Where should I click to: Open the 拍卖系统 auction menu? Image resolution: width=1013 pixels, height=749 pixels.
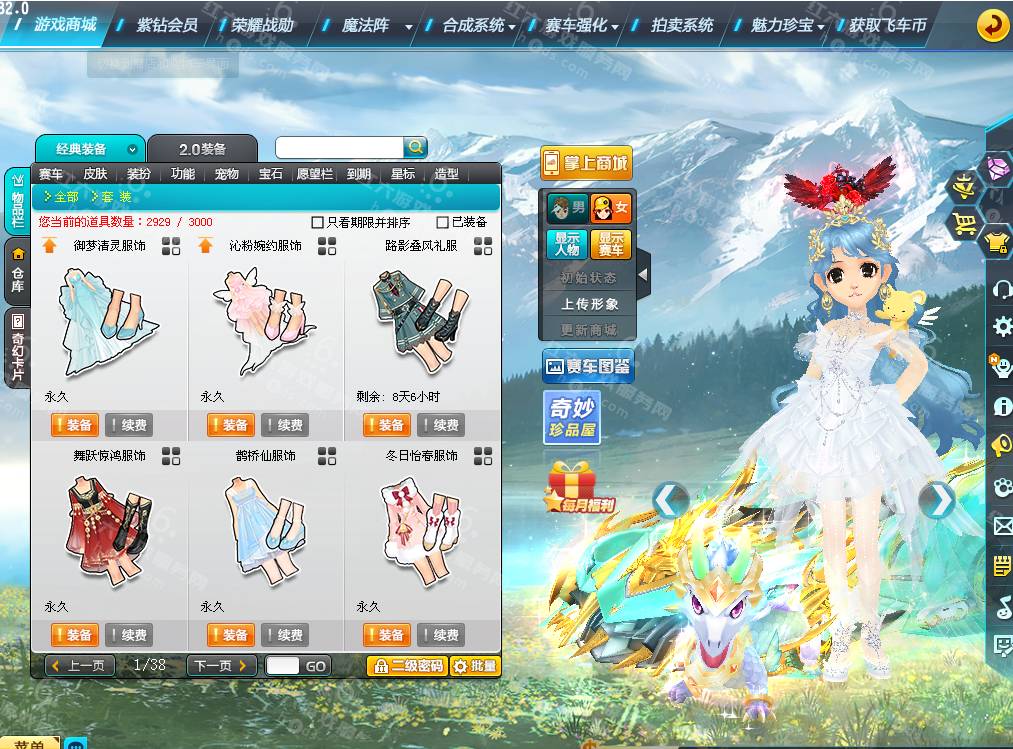(x=682, y=25)
